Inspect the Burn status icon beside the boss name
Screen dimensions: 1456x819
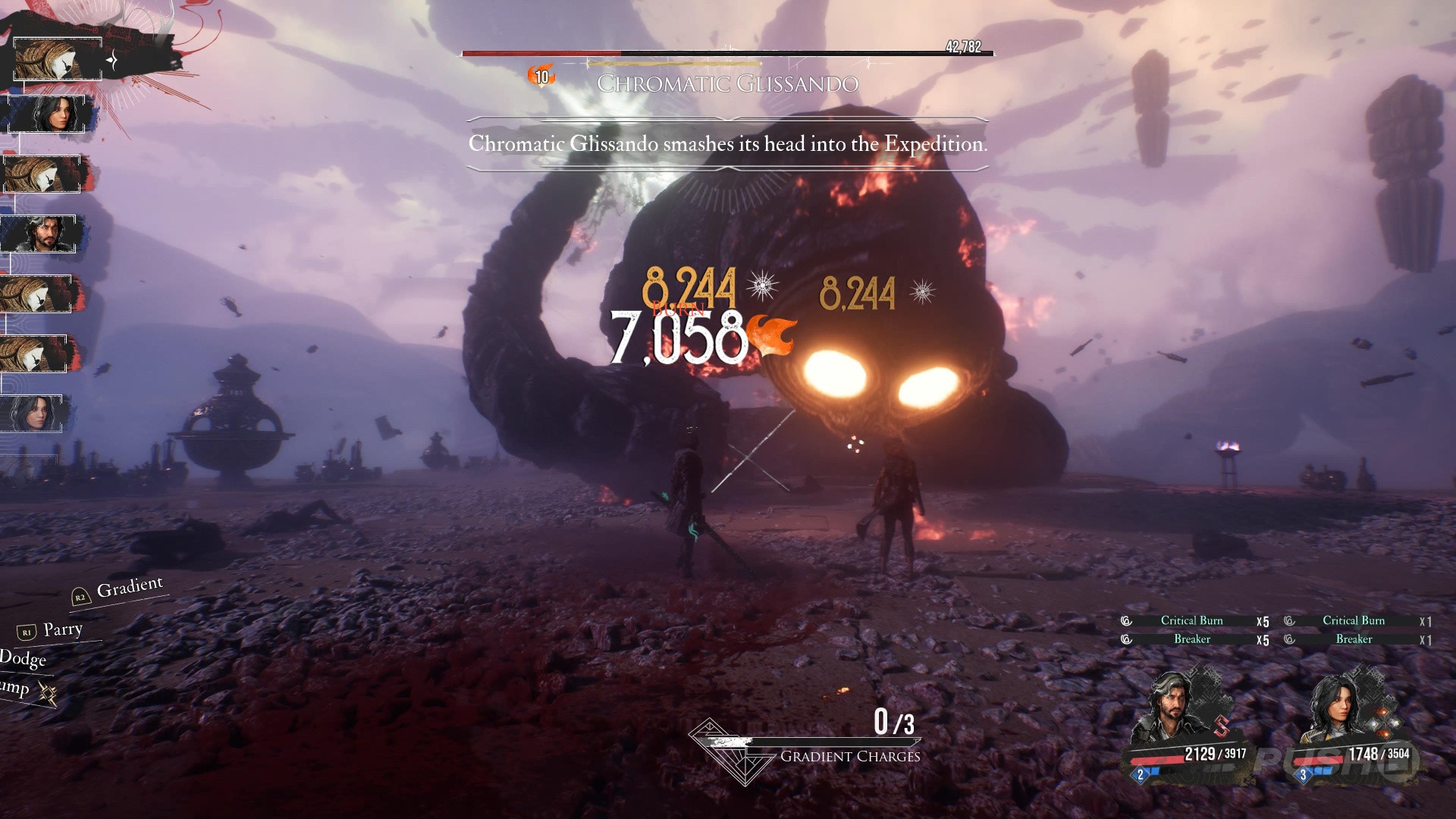point(541,76)
